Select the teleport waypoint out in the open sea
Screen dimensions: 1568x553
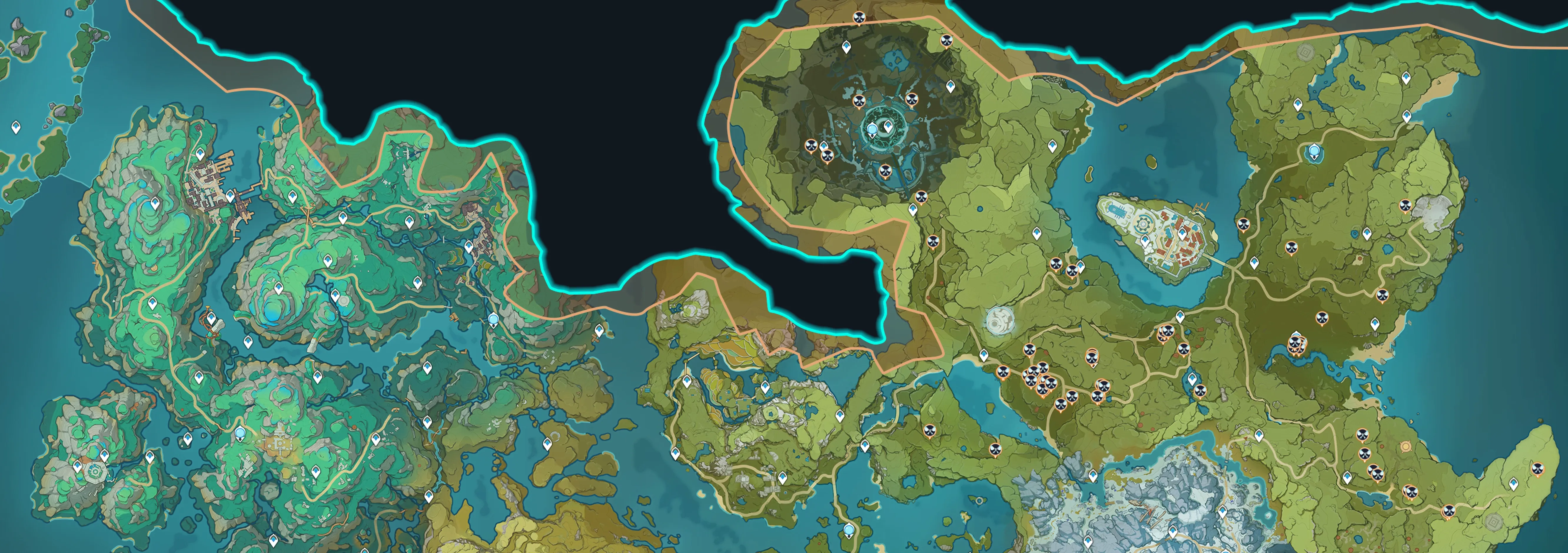pos(16,127)
